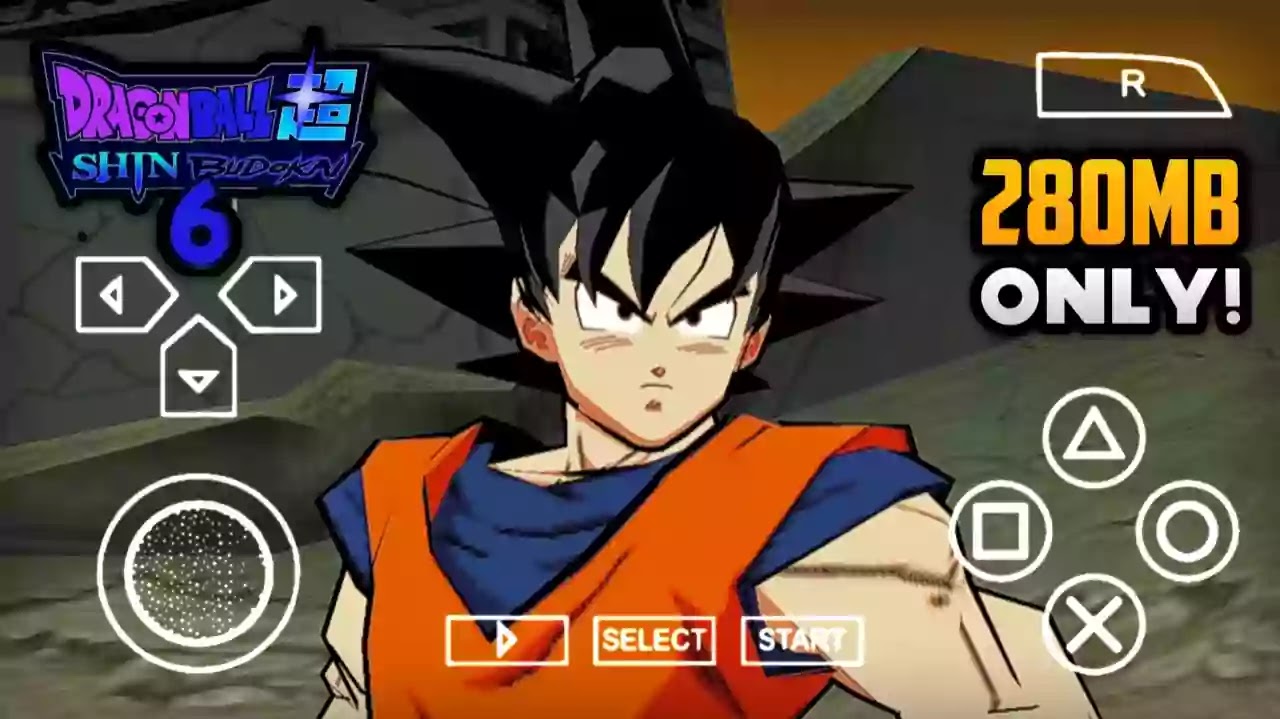Tap the circle action button
Viewport: 1280px width, 719px height.
pyautogui.click(x=1187, y=531)
